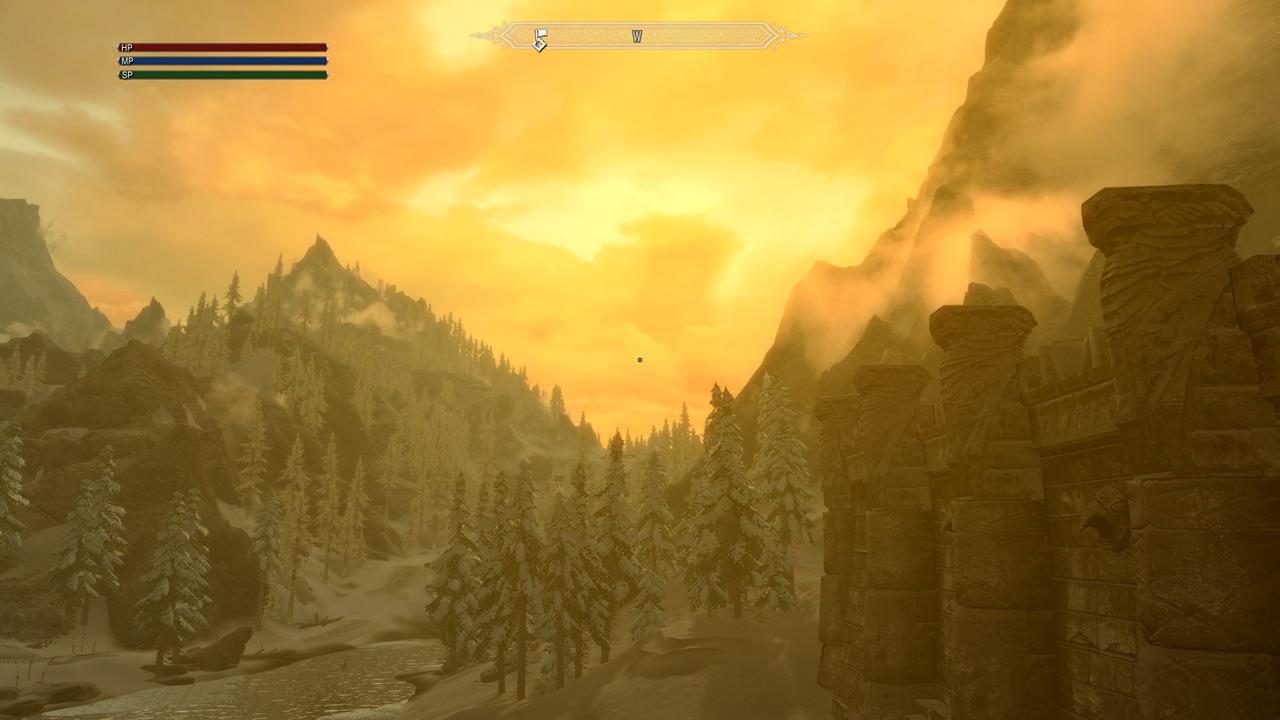Click the center crosshair dot
Viewport: 1280px width, 720px height.
(x=639, y=359)
